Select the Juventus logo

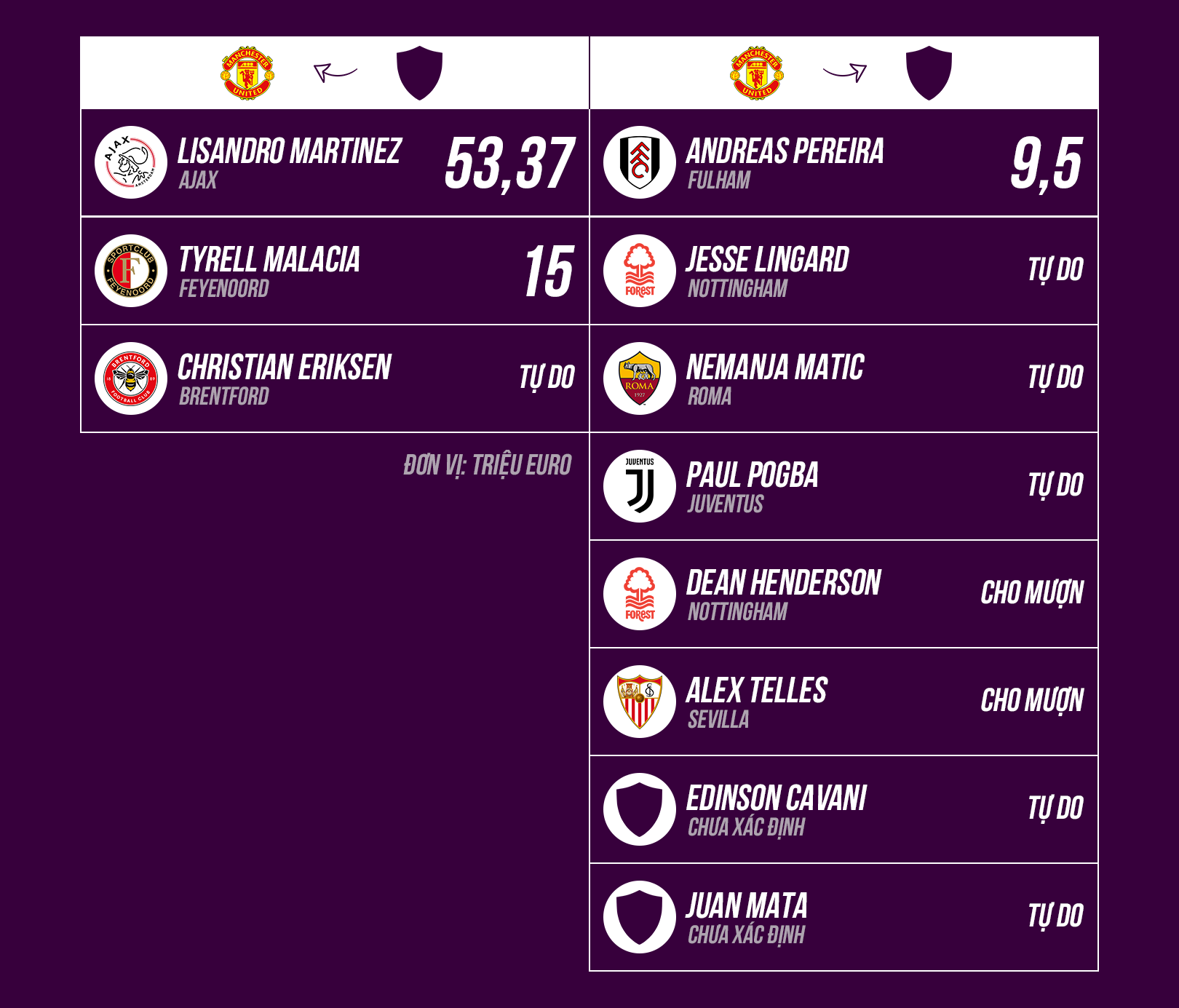[640, 486]
